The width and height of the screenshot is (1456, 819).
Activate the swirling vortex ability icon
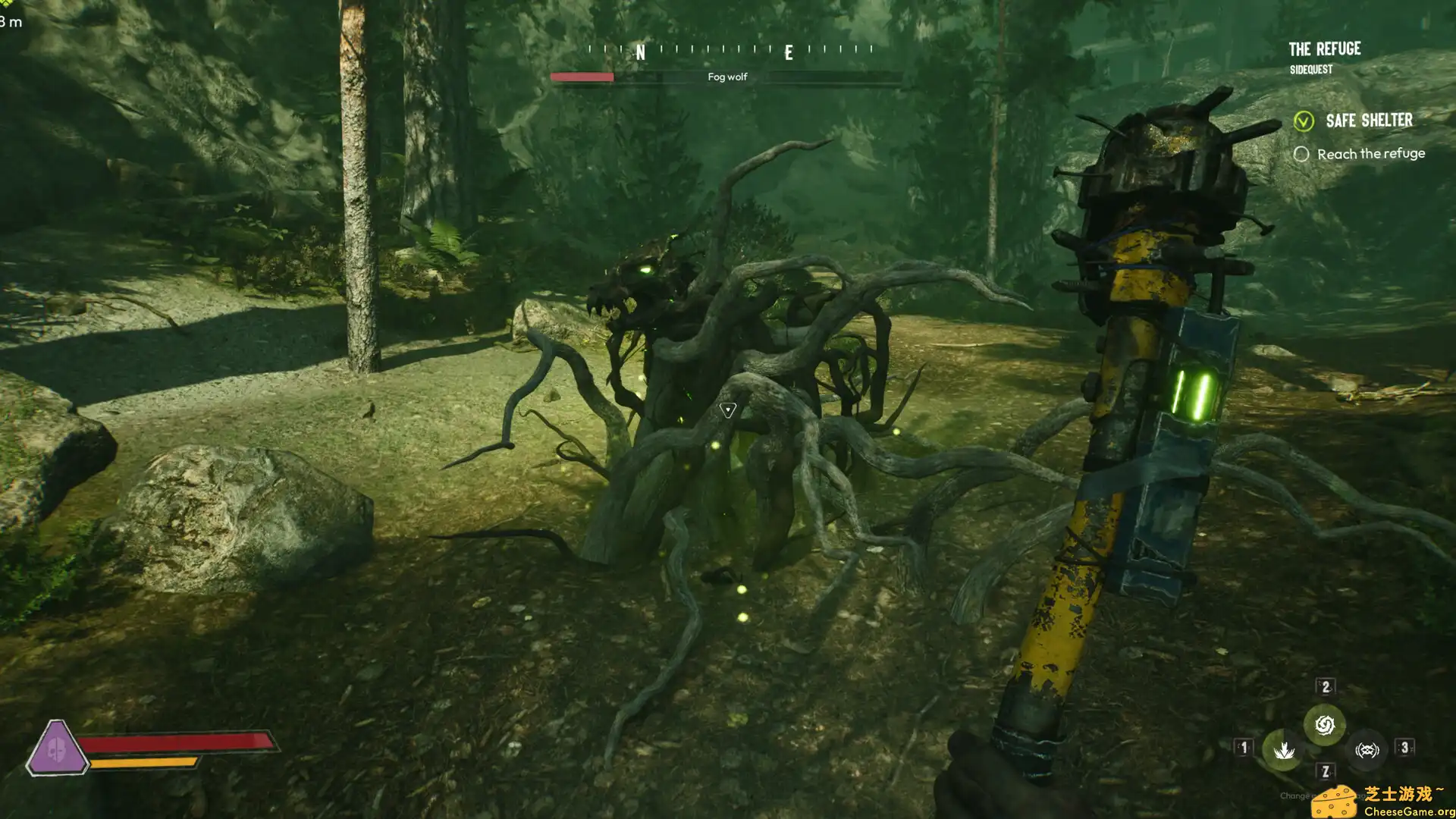pyautogui.click(x=1324, y=725)
